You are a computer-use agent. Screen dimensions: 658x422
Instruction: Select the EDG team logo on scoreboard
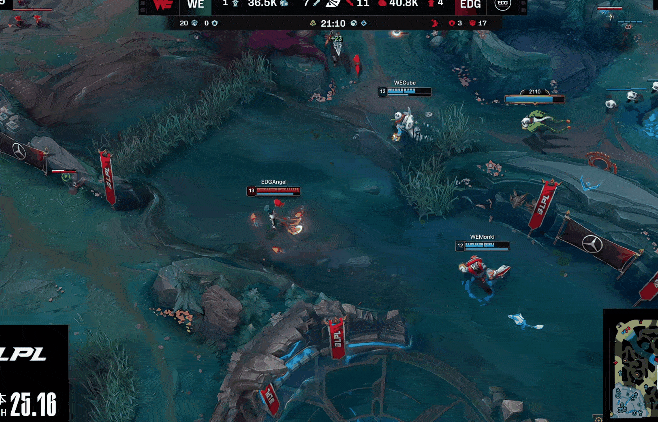[x=502, y=5]
